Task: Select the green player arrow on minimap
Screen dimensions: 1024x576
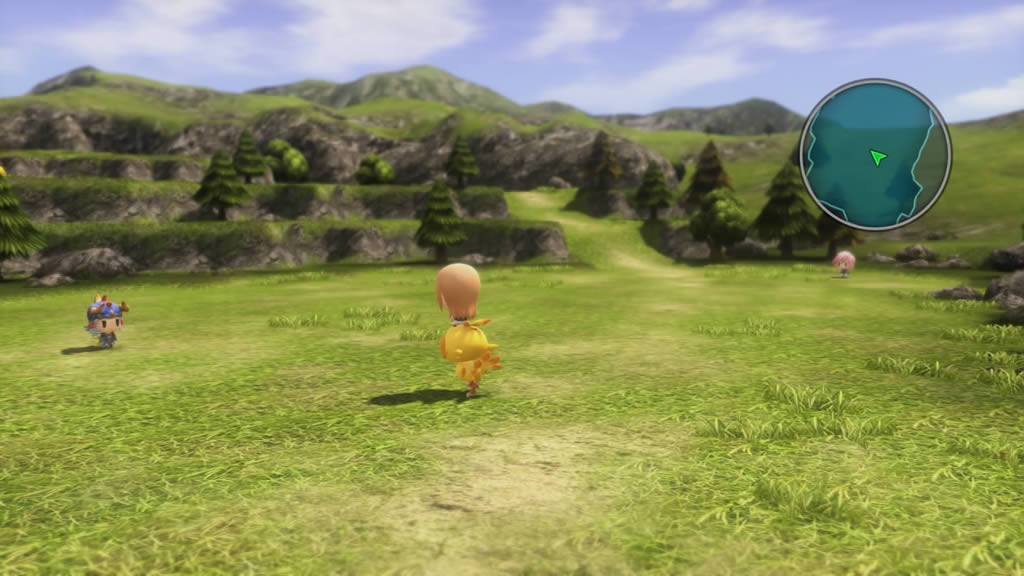Action: (x=877, y=157)
